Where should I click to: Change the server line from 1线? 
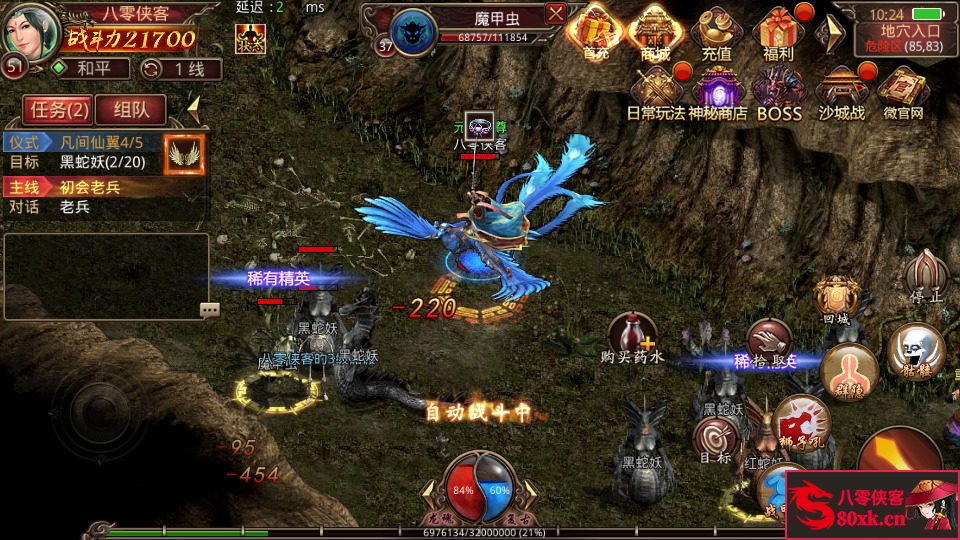(181, 69)
